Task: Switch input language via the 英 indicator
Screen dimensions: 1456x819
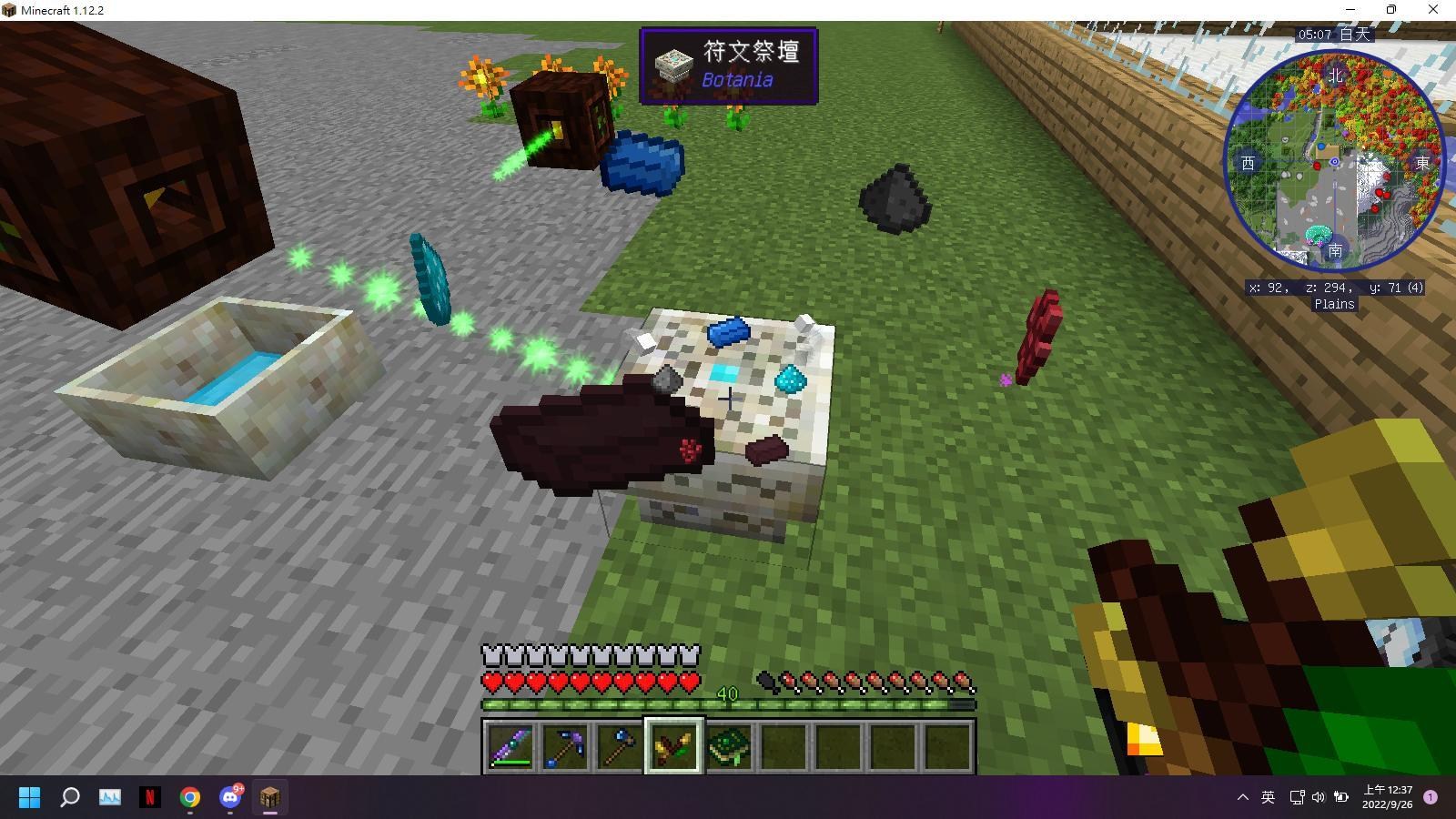Action: tap(1268, 797)
